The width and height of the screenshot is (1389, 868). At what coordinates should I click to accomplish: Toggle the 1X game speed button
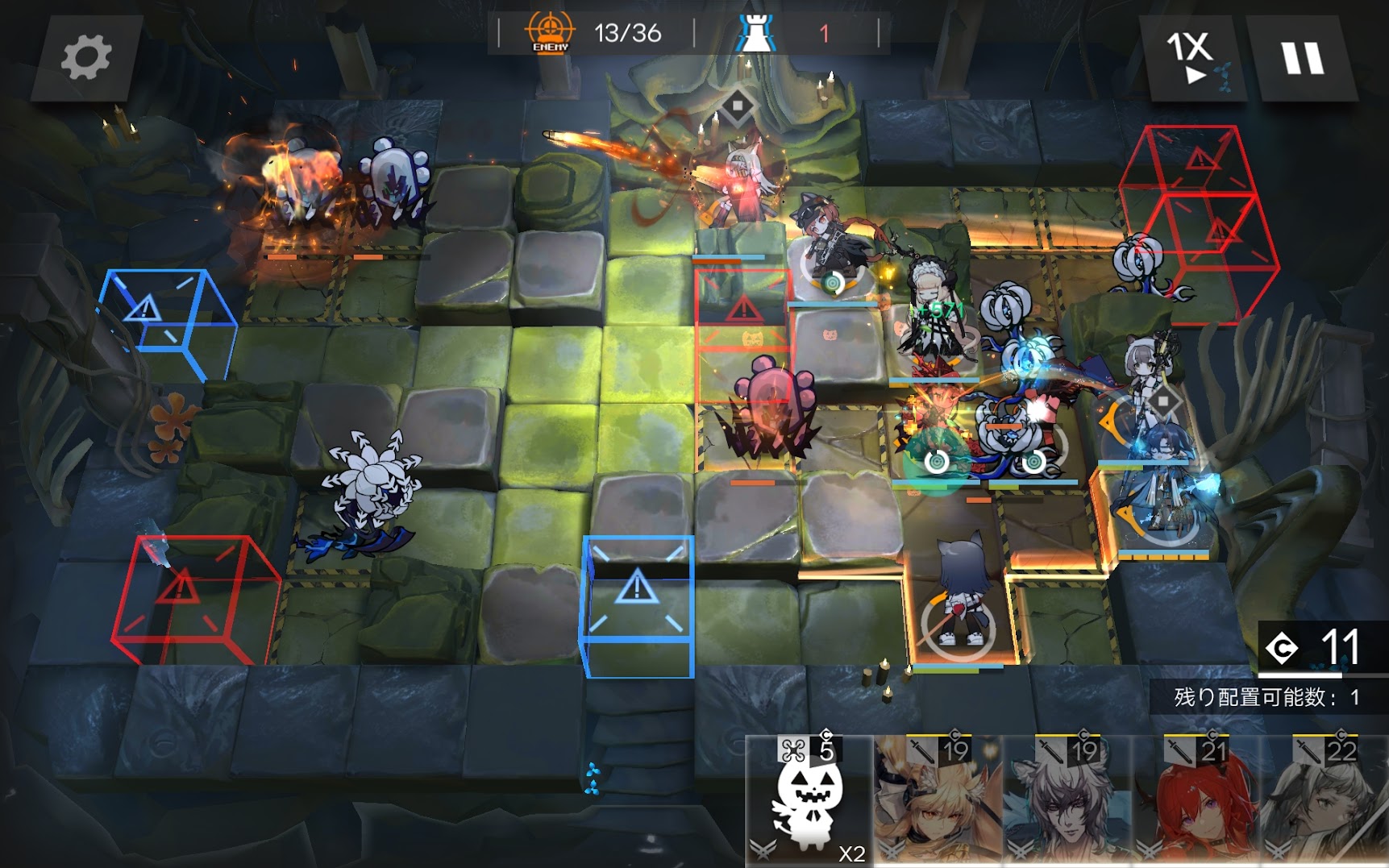[1193, 57]
